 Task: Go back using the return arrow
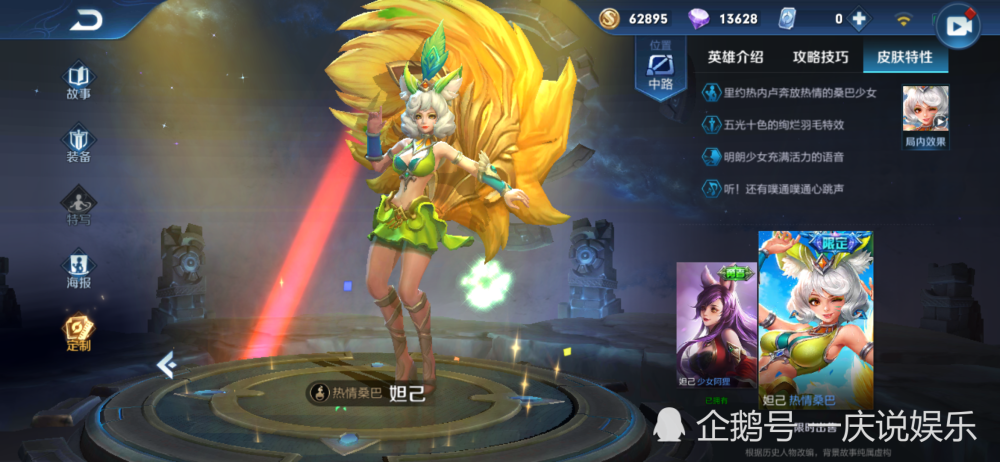[88, 20]
